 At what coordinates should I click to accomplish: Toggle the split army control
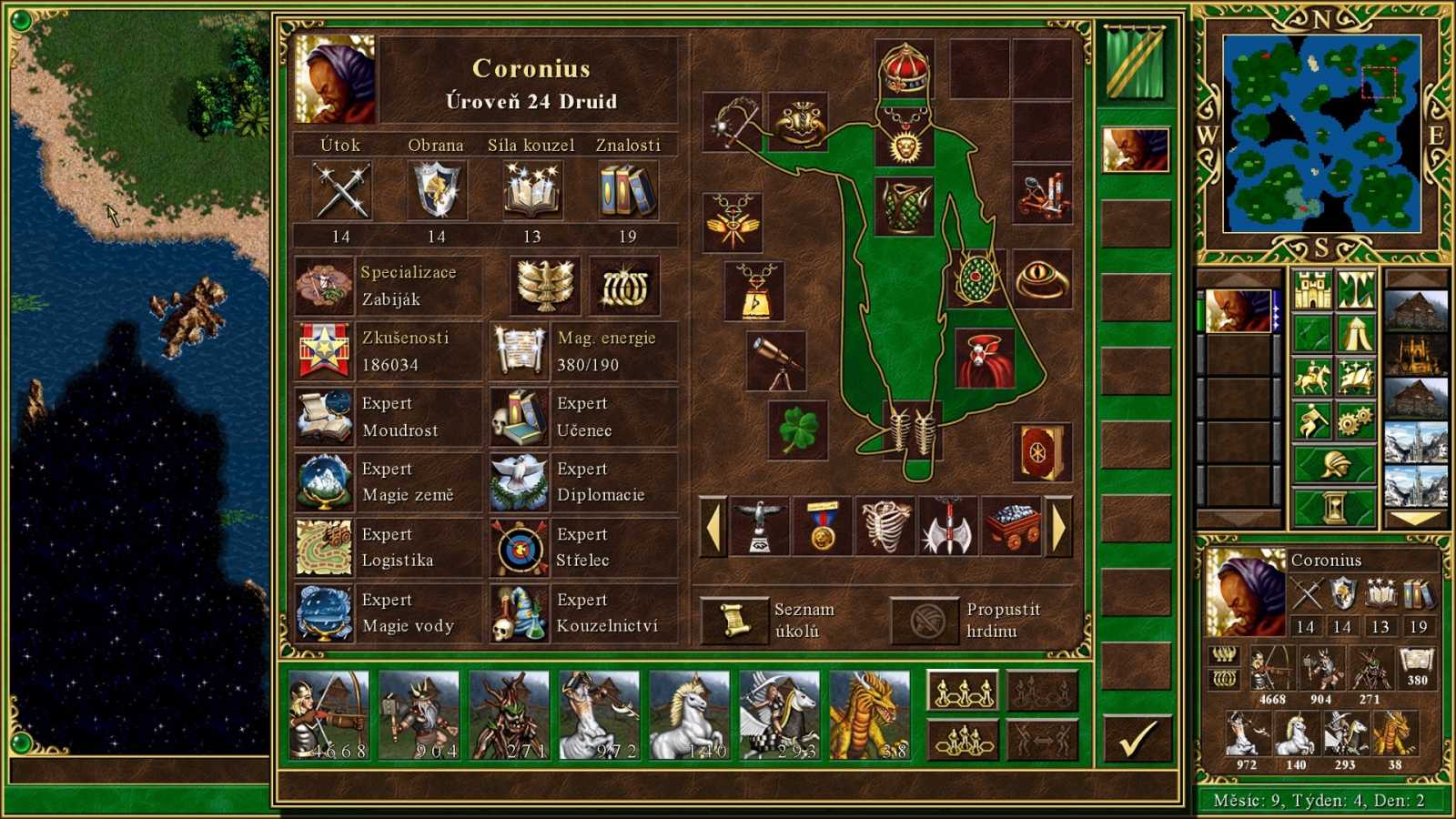[x=1042, y=737]
